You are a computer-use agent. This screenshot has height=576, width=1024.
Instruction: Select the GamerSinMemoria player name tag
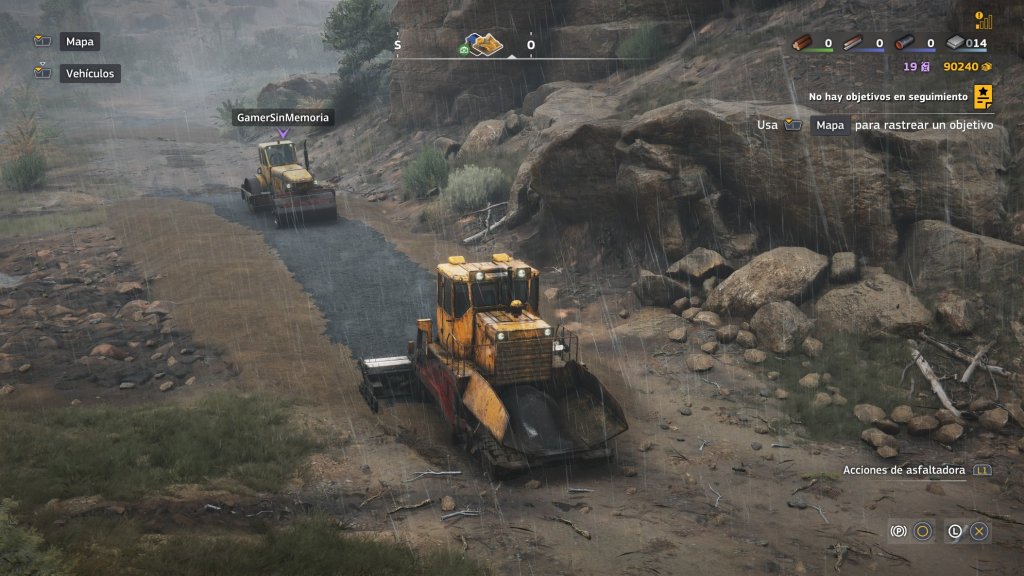click(283, 117)
